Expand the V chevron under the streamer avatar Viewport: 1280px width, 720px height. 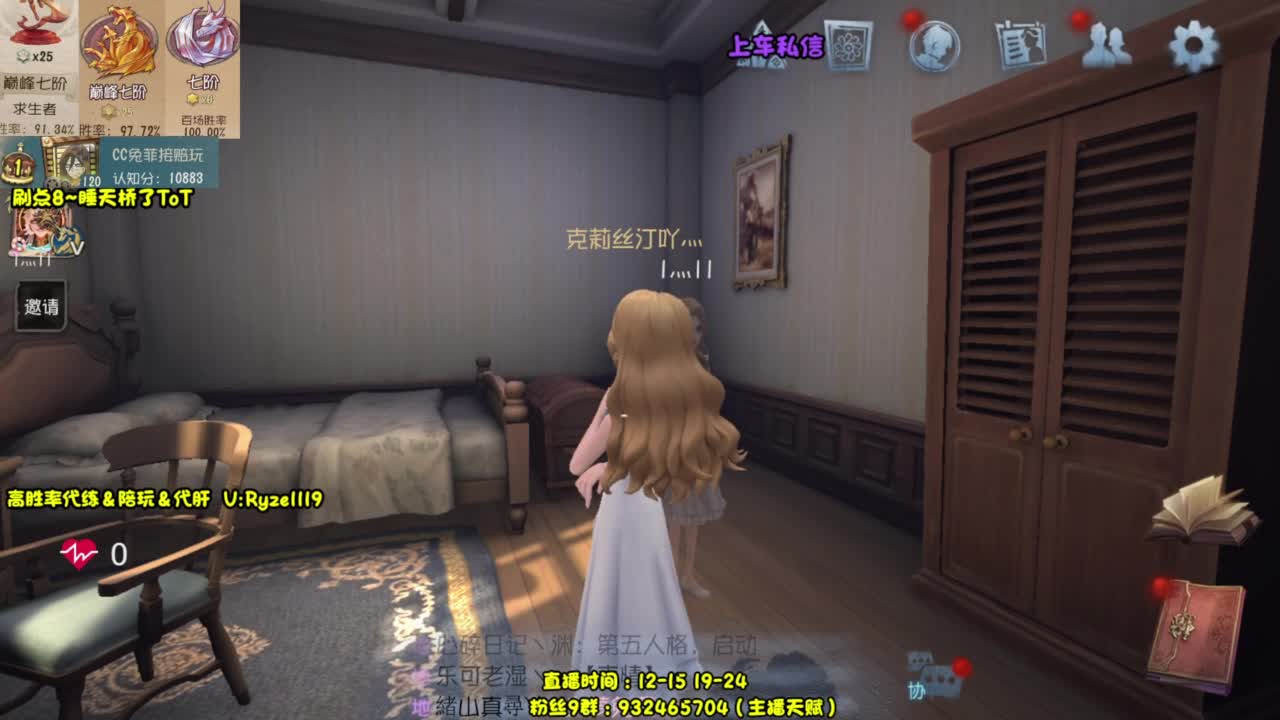77,248
